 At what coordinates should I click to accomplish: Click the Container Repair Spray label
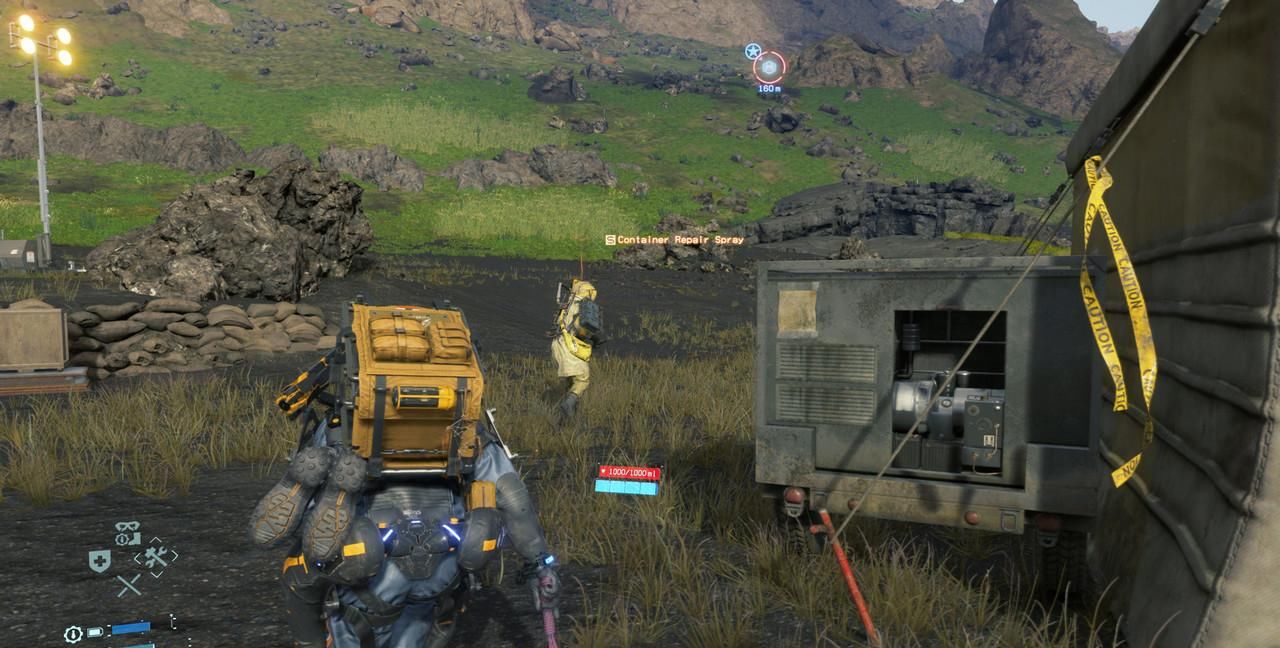coord(674,240)
